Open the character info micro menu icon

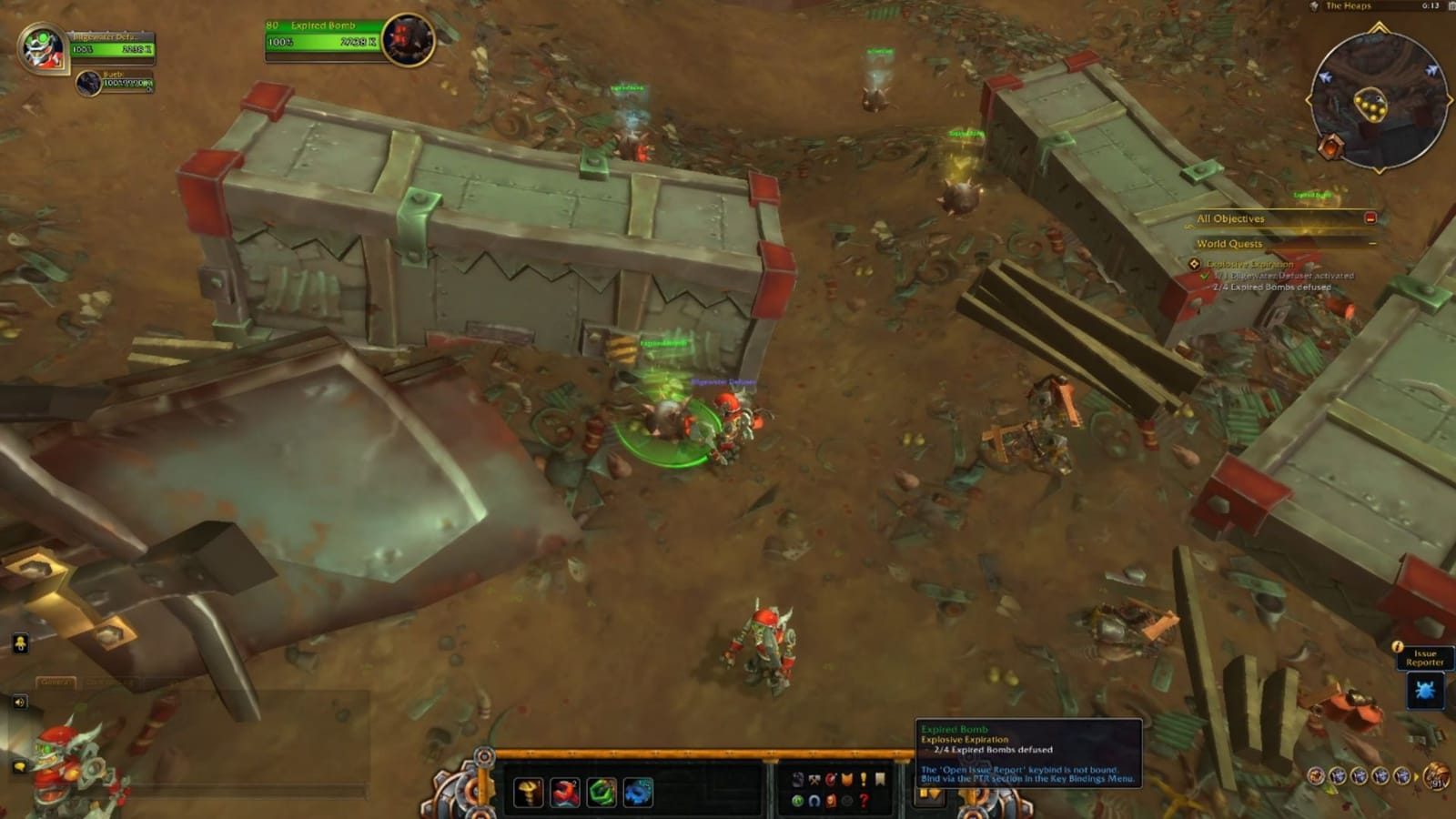coord(798,779)
